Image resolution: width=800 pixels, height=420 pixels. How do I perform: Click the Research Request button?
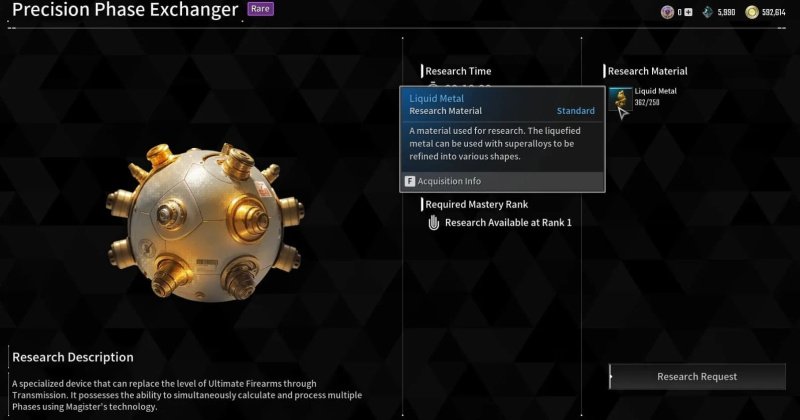click(696, 376)
